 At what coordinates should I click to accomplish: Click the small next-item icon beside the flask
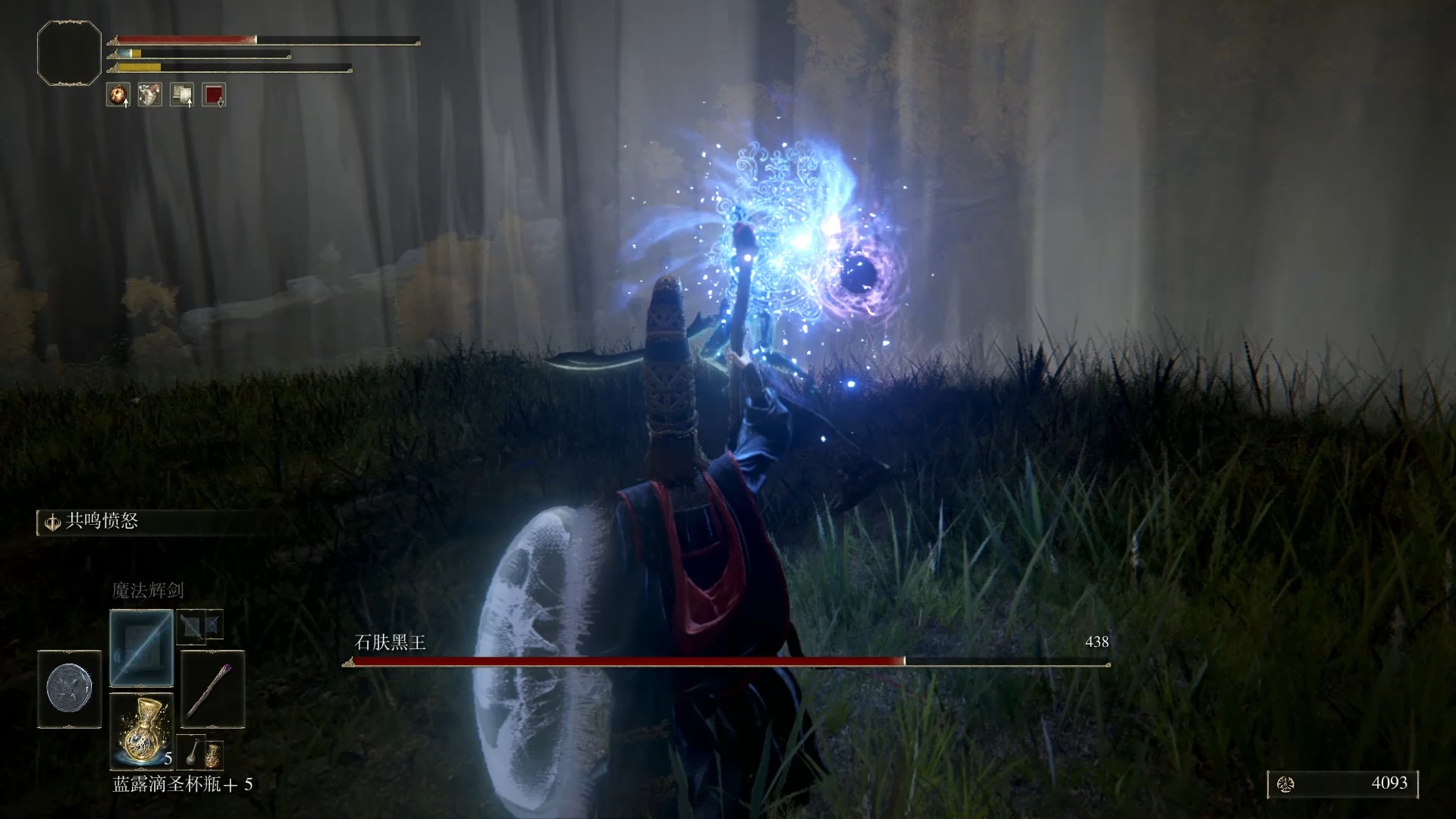coord(201,752)
